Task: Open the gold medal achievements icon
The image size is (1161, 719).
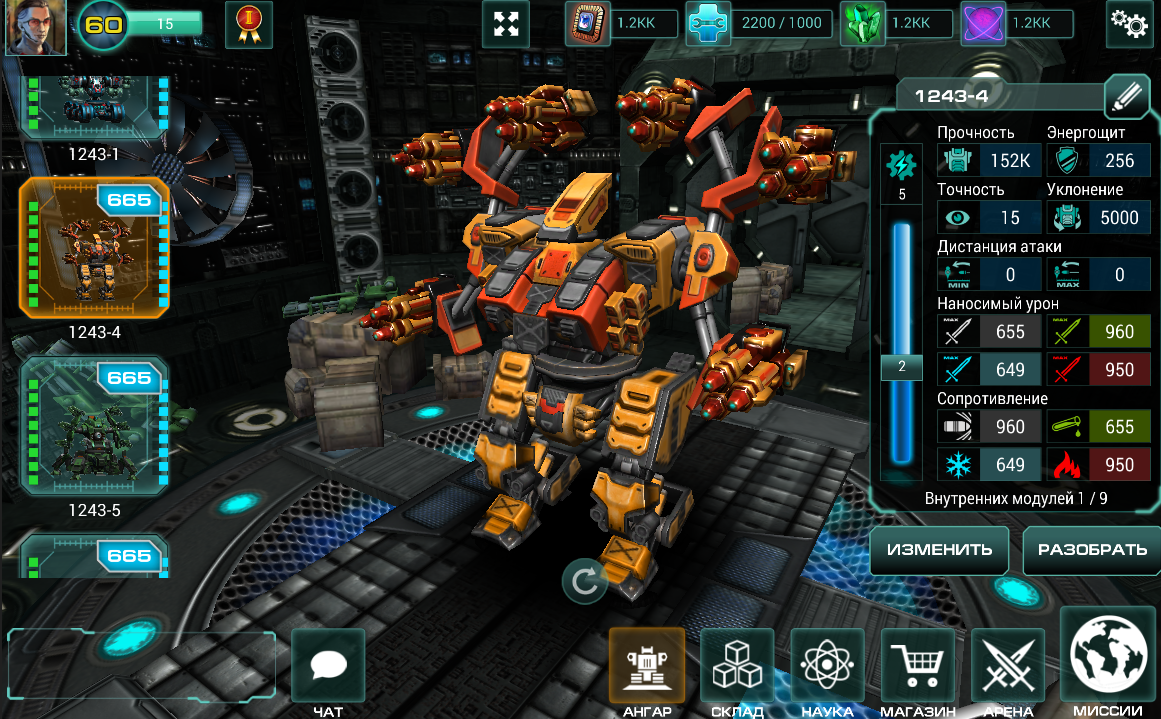Action: coord(249,25)
